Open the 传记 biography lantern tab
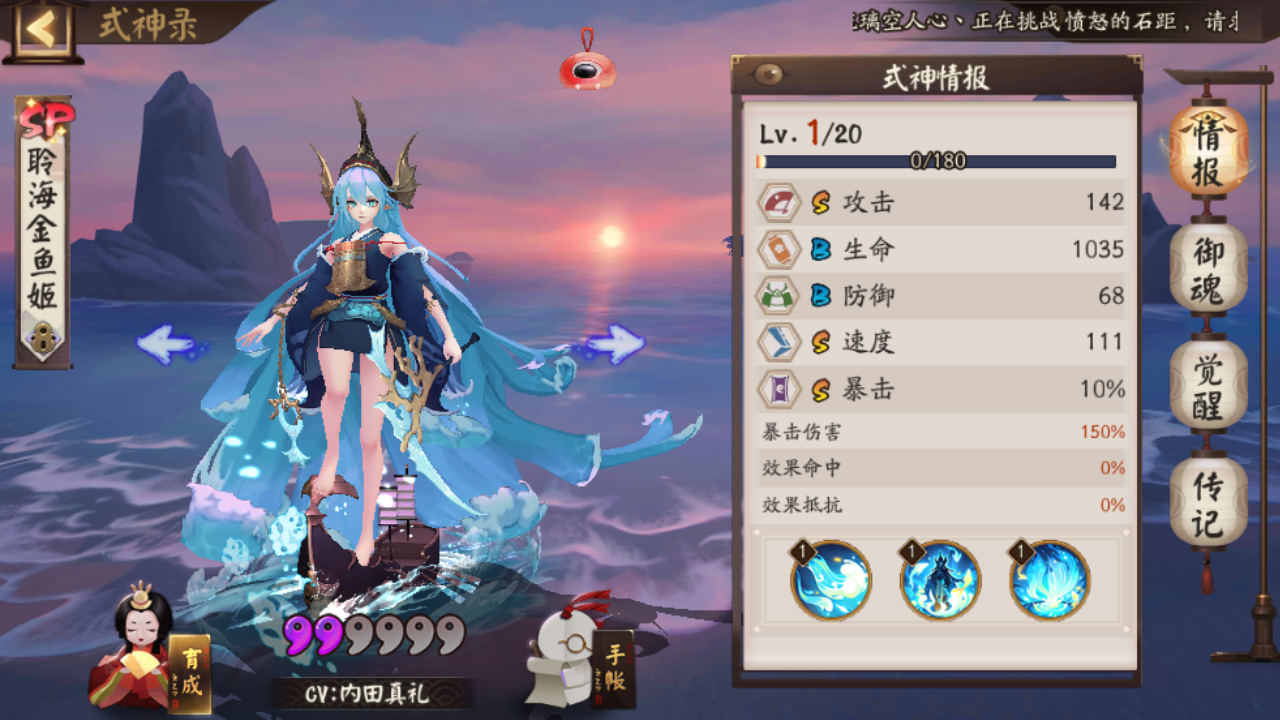Image resolution: width=1280 pixels, height=720 pixels. point(1207,487)
